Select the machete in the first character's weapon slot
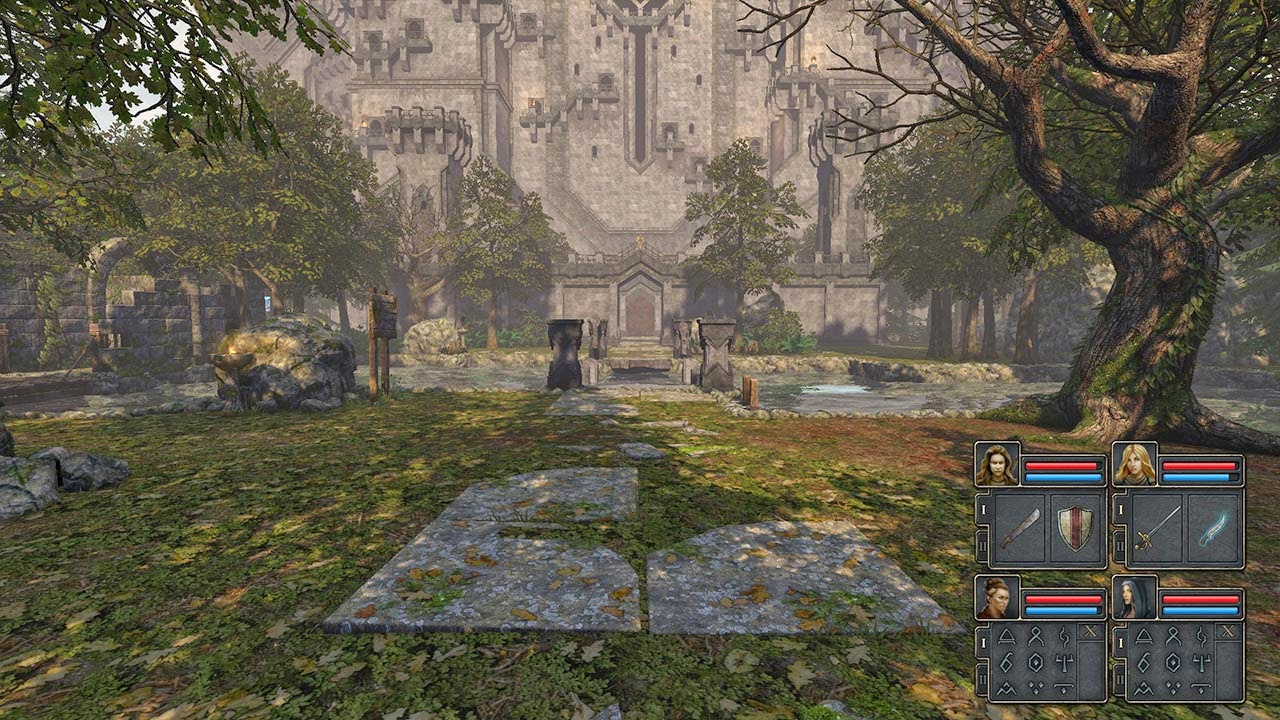 [1021, 528]
